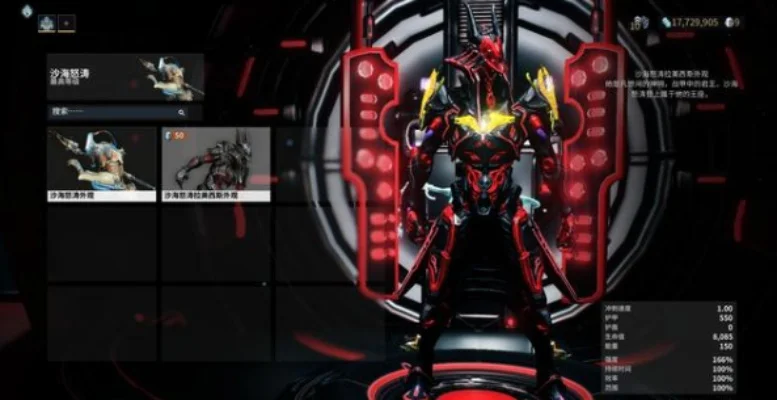Viewport: 777px width, 400px height.
Task: Click the small plus tab beside the portrait
Action: click(67, 22)
